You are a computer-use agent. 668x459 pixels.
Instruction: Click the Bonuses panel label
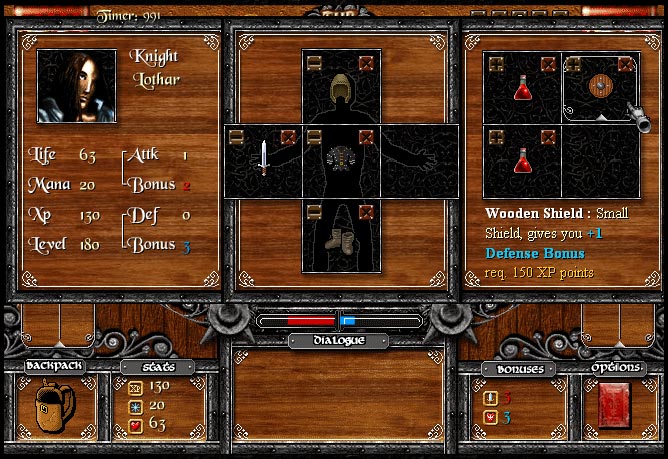pos(520,369)
